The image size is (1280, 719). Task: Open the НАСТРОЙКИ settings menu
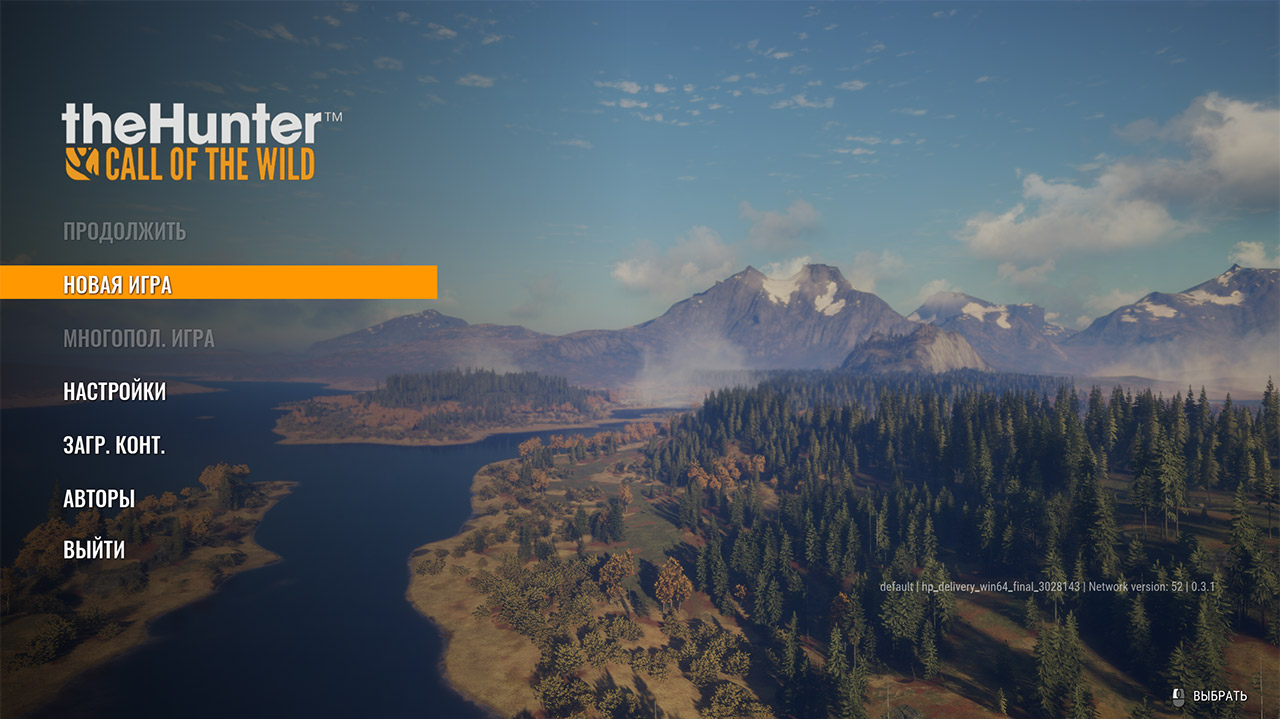[x=114, y=391]
